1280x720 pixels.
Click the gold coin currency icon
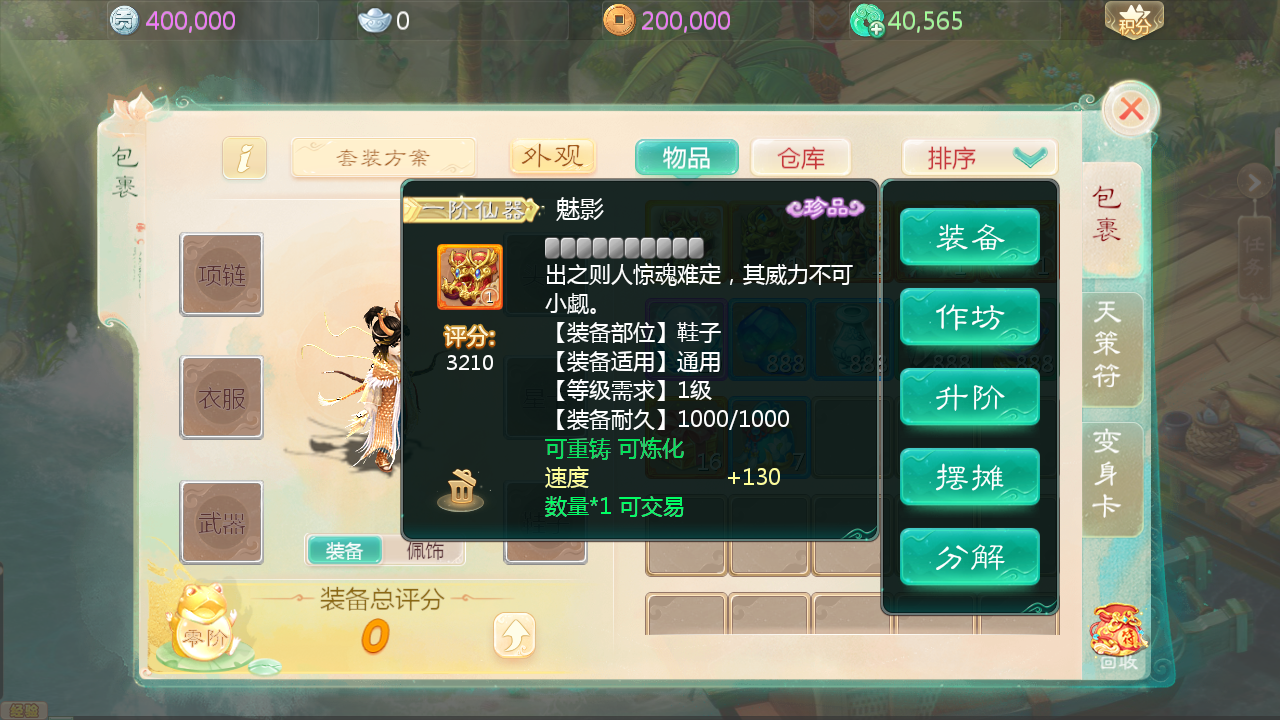tap(126, 20)
